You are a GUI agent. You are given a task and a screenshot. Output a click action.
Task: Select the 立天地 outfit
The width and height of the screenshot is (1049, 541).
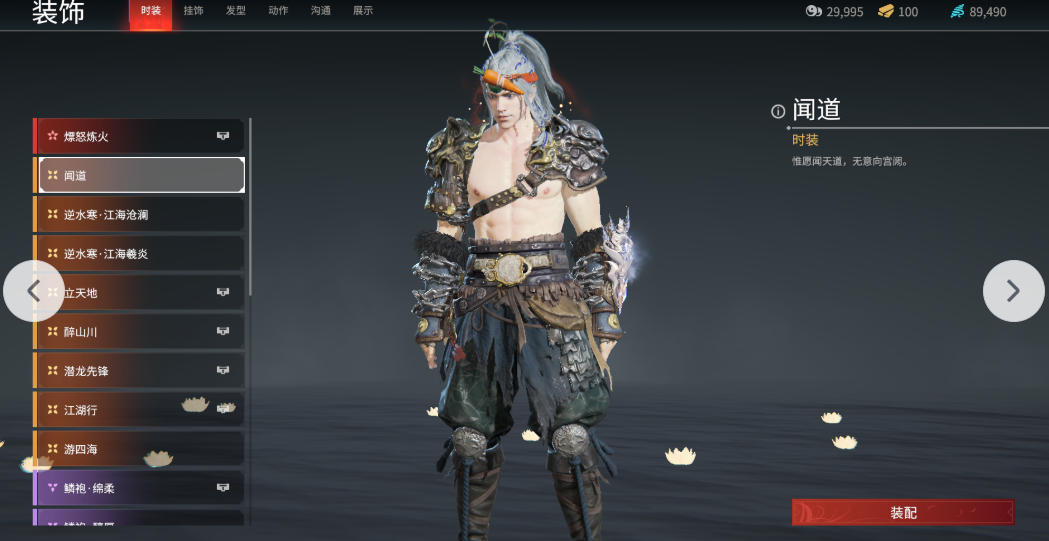point(140,292)
